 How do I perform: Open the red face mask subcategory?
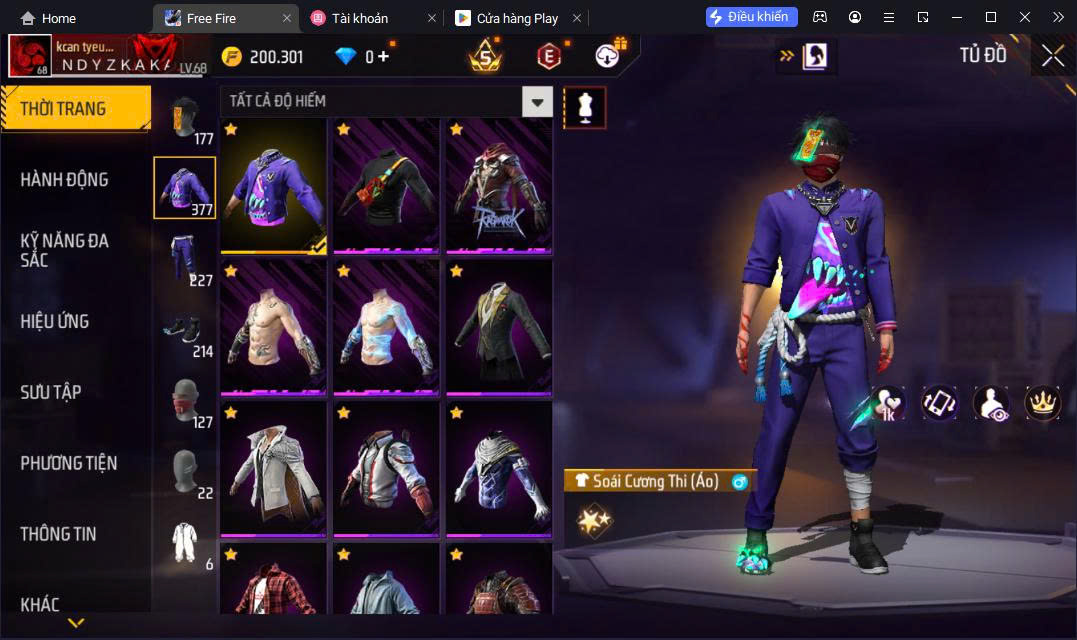184,400
